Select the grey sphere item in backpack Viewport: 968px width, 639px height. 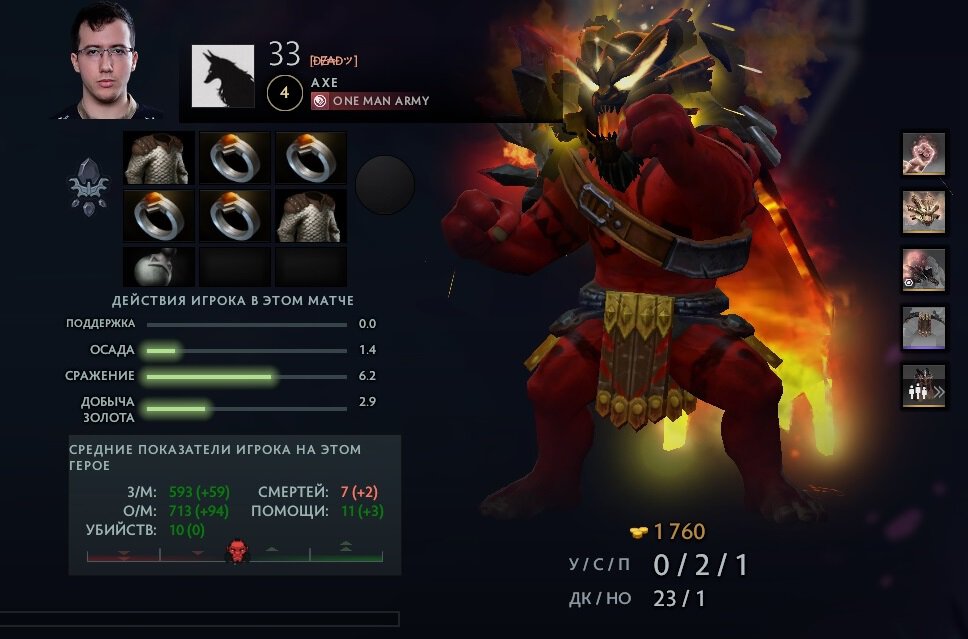coord(159,267)
